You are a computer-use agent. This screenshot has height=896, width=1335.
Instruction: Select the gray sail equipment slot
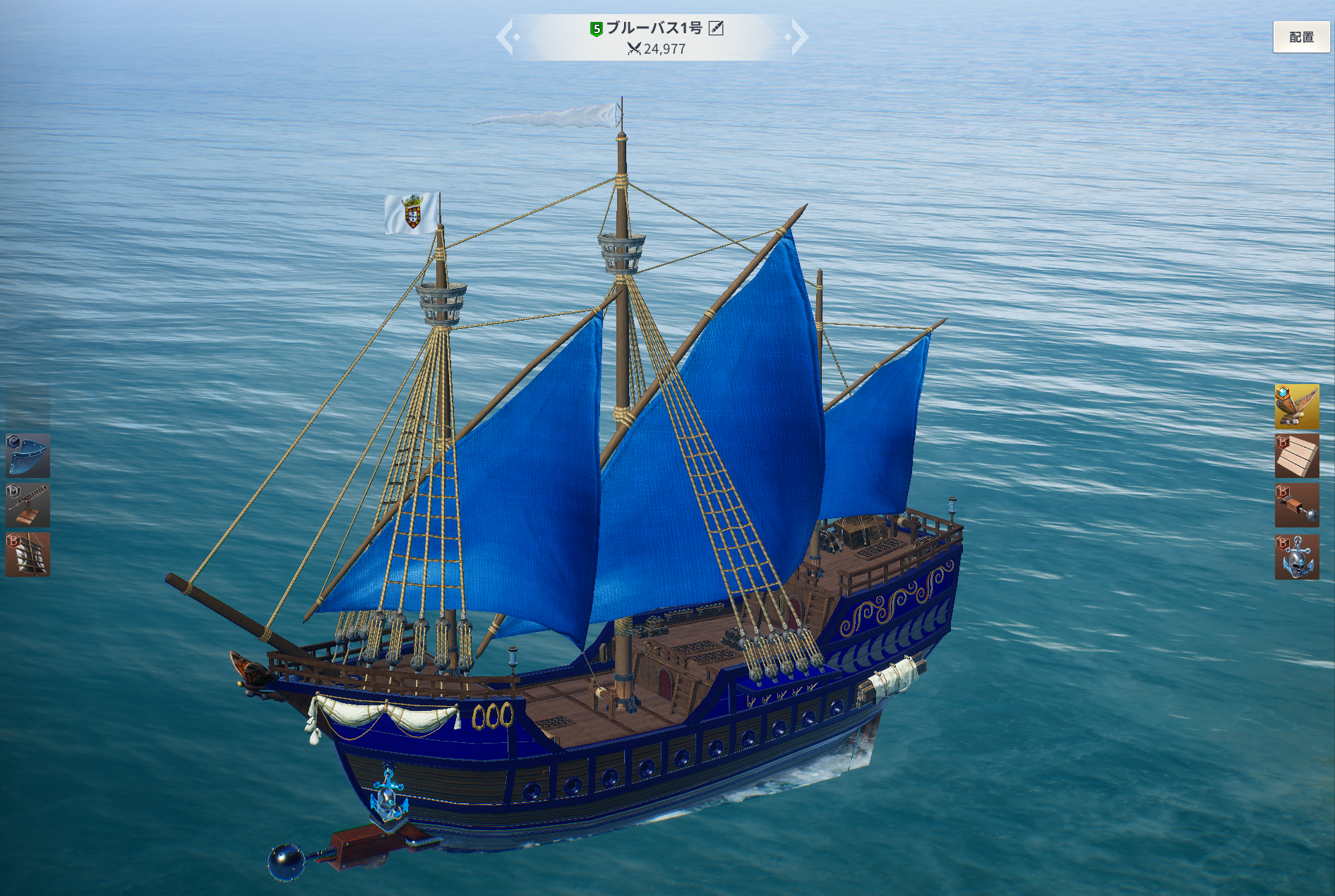[x=28, y=554]
